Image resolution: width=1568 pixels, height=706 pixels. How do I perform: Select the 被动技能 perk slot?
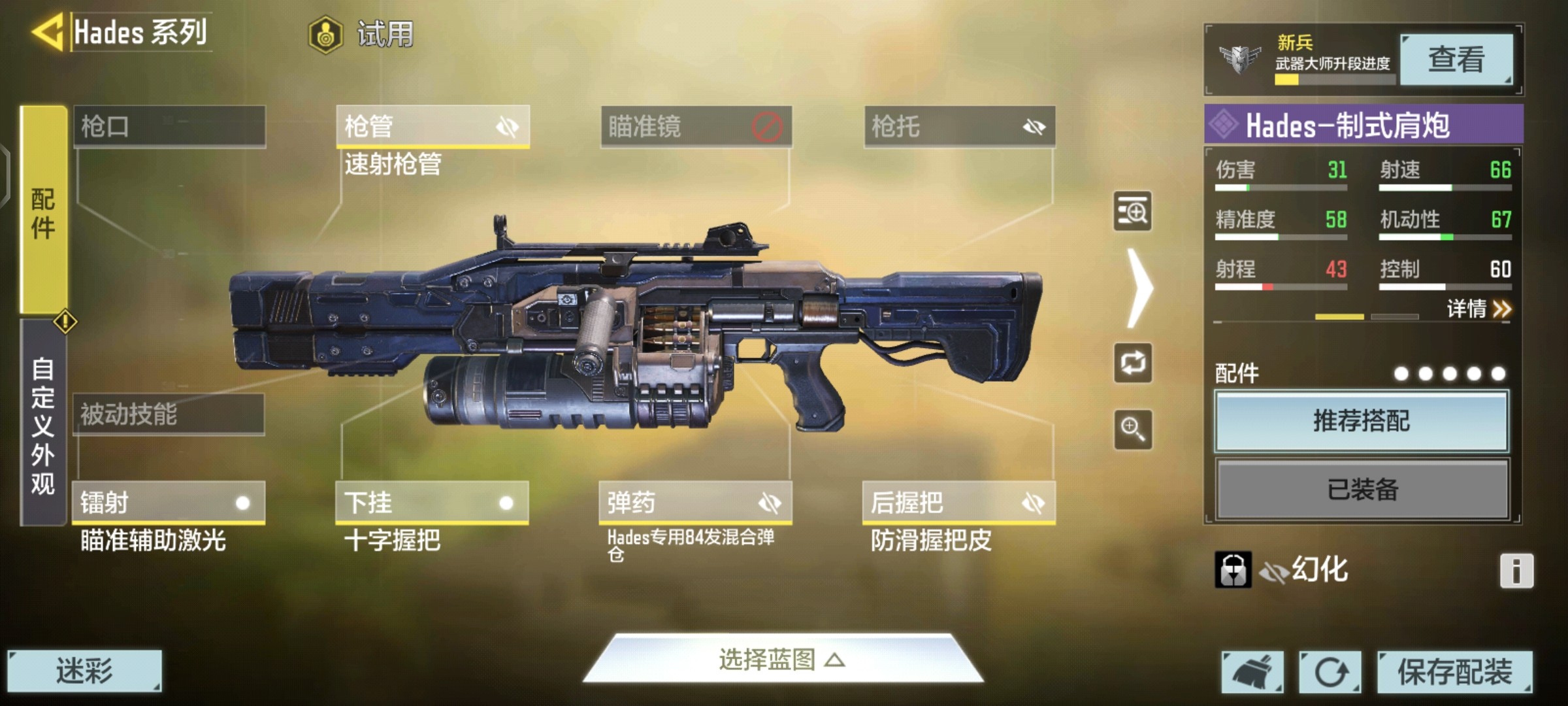point(169,414)
